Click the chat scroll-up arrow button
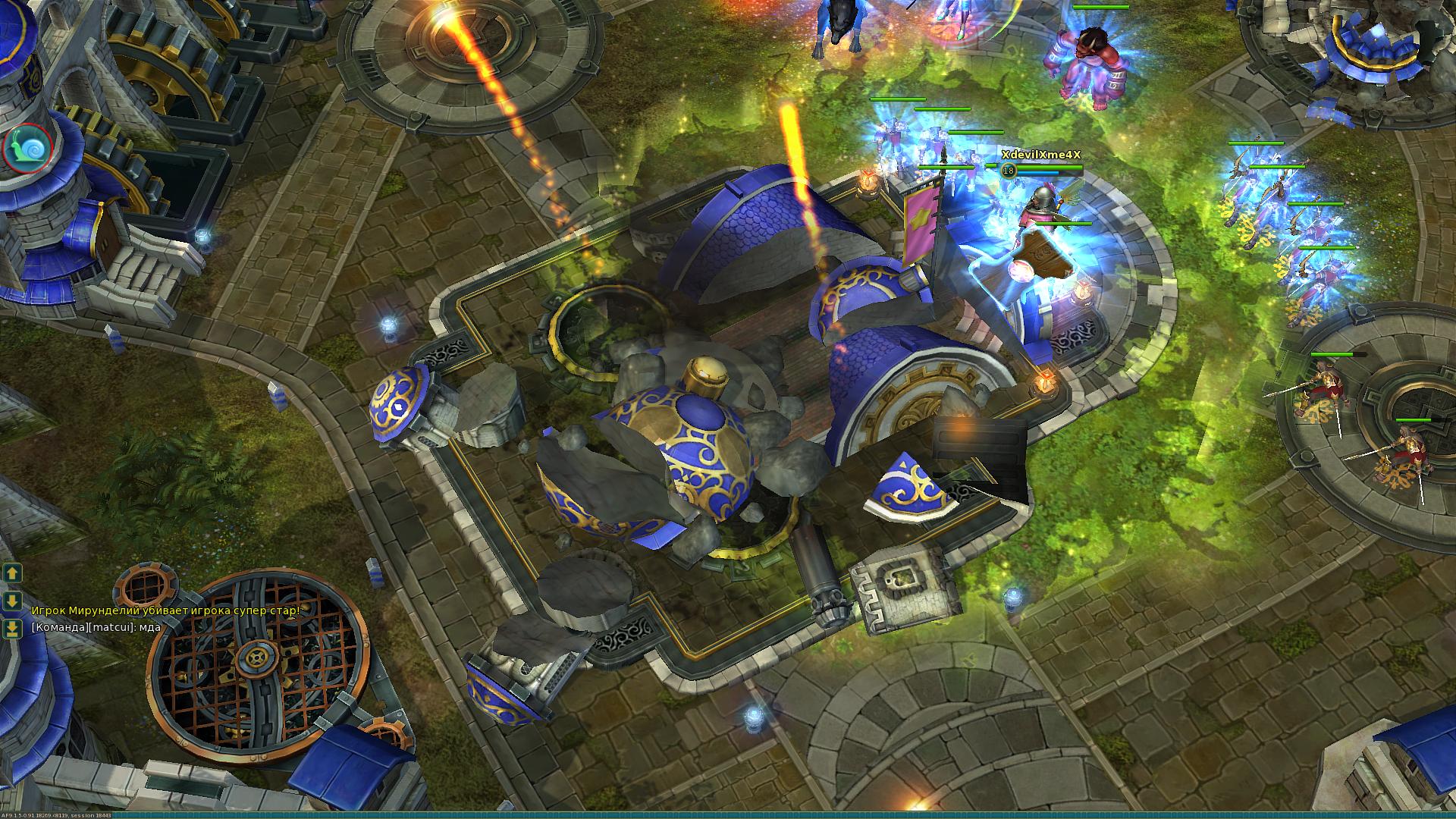The height and width of the screenshot is (819, 1456). coord(12,573)
